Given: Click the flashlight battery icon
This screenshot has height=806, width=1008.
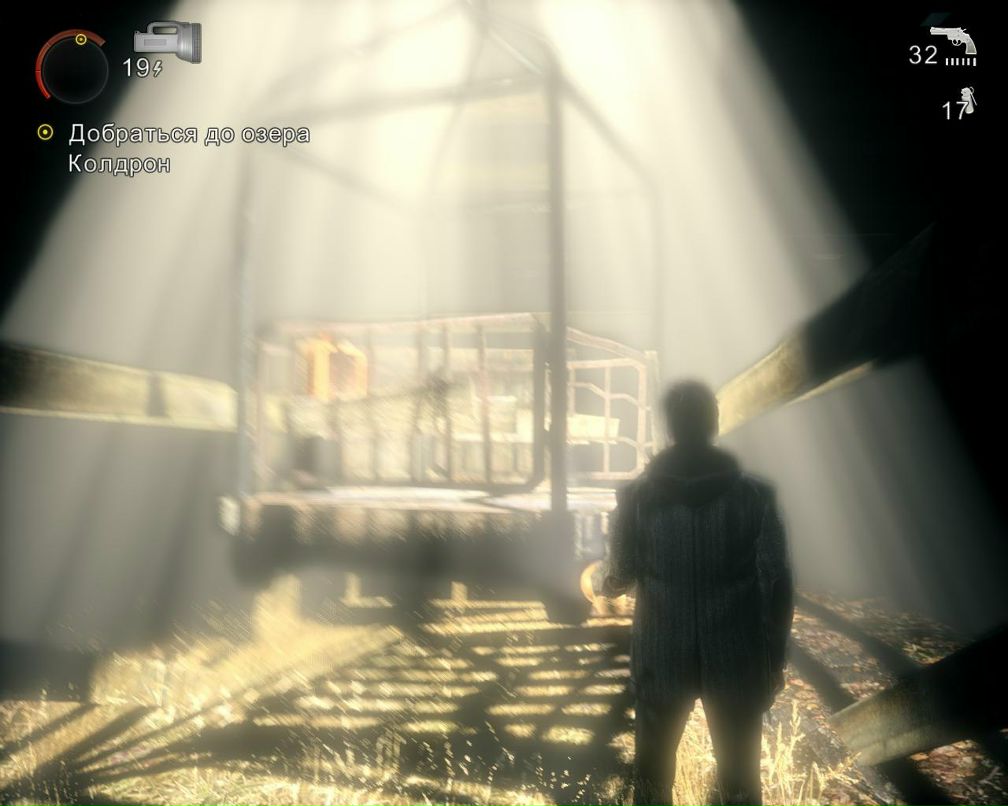Looking at the screenshot, I should 167,41.
